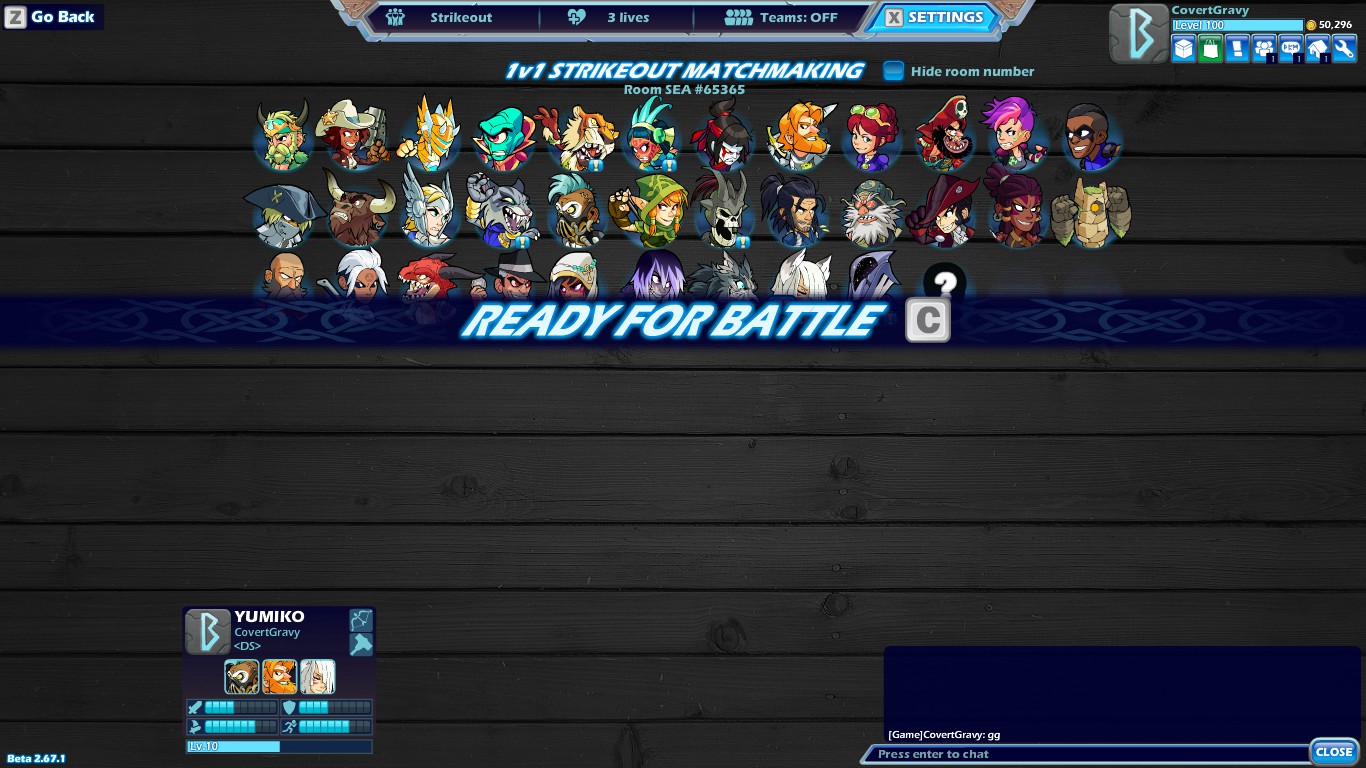Open the clan house icon
1366x768 pixels.
[x=1315, y=48]
